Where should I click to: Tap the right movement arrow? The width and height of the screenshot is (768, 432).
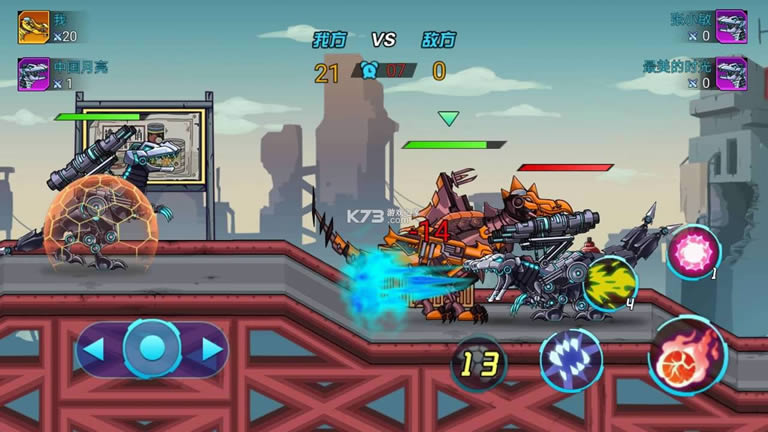point(211,349)
